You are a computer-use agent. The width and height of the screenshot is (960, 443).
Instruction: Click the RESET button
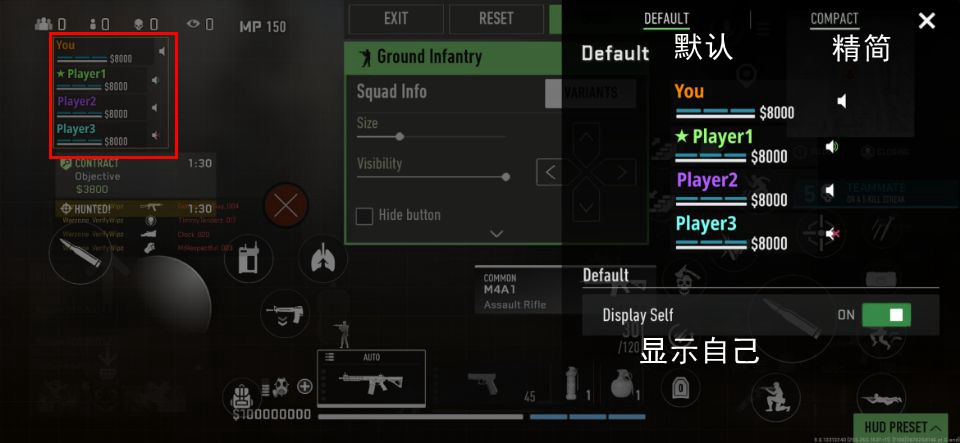[x=496, y=18]
